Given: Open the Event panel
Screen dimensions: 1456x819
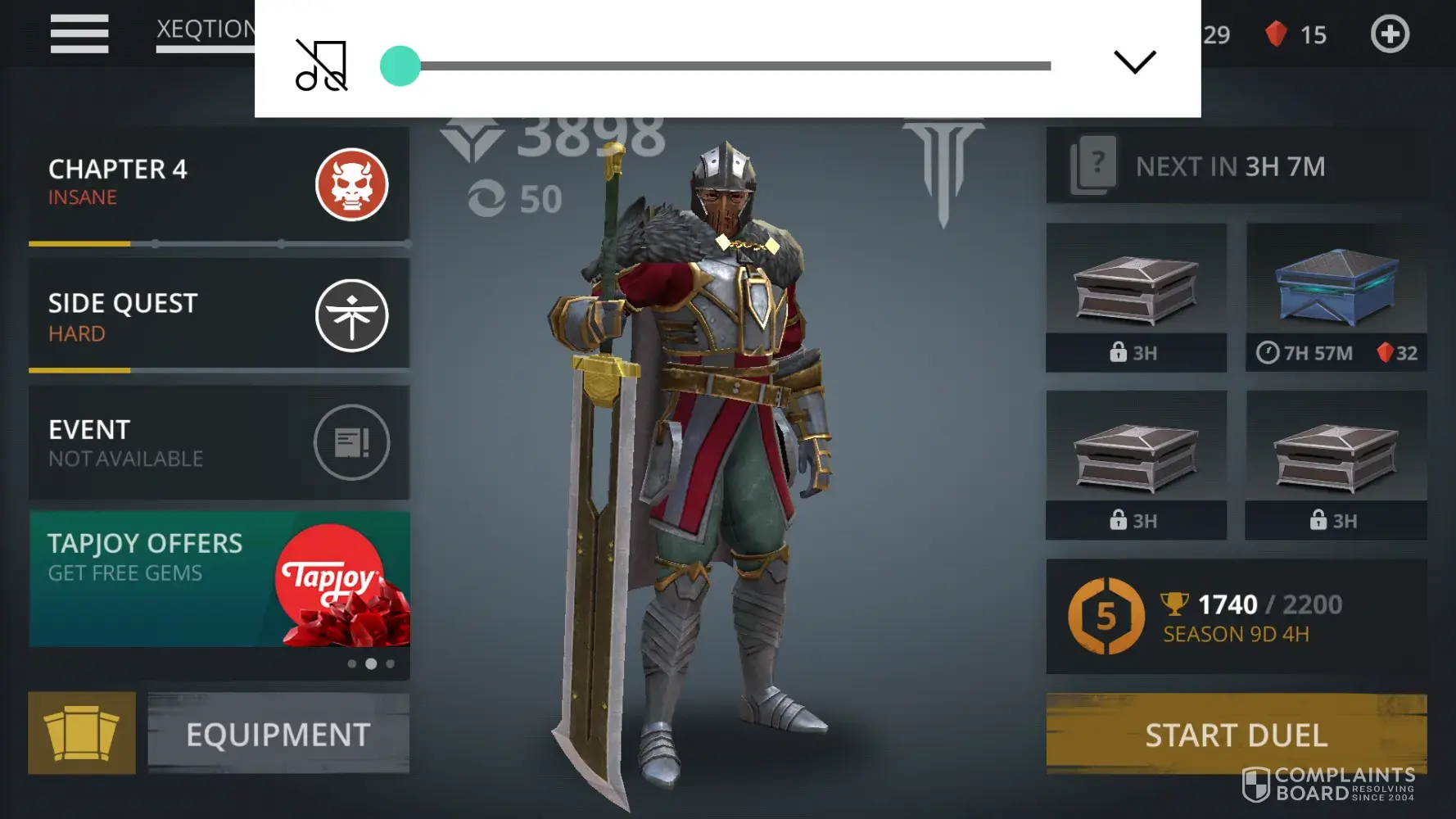Looking at the screenshot, I should [219, 443].
